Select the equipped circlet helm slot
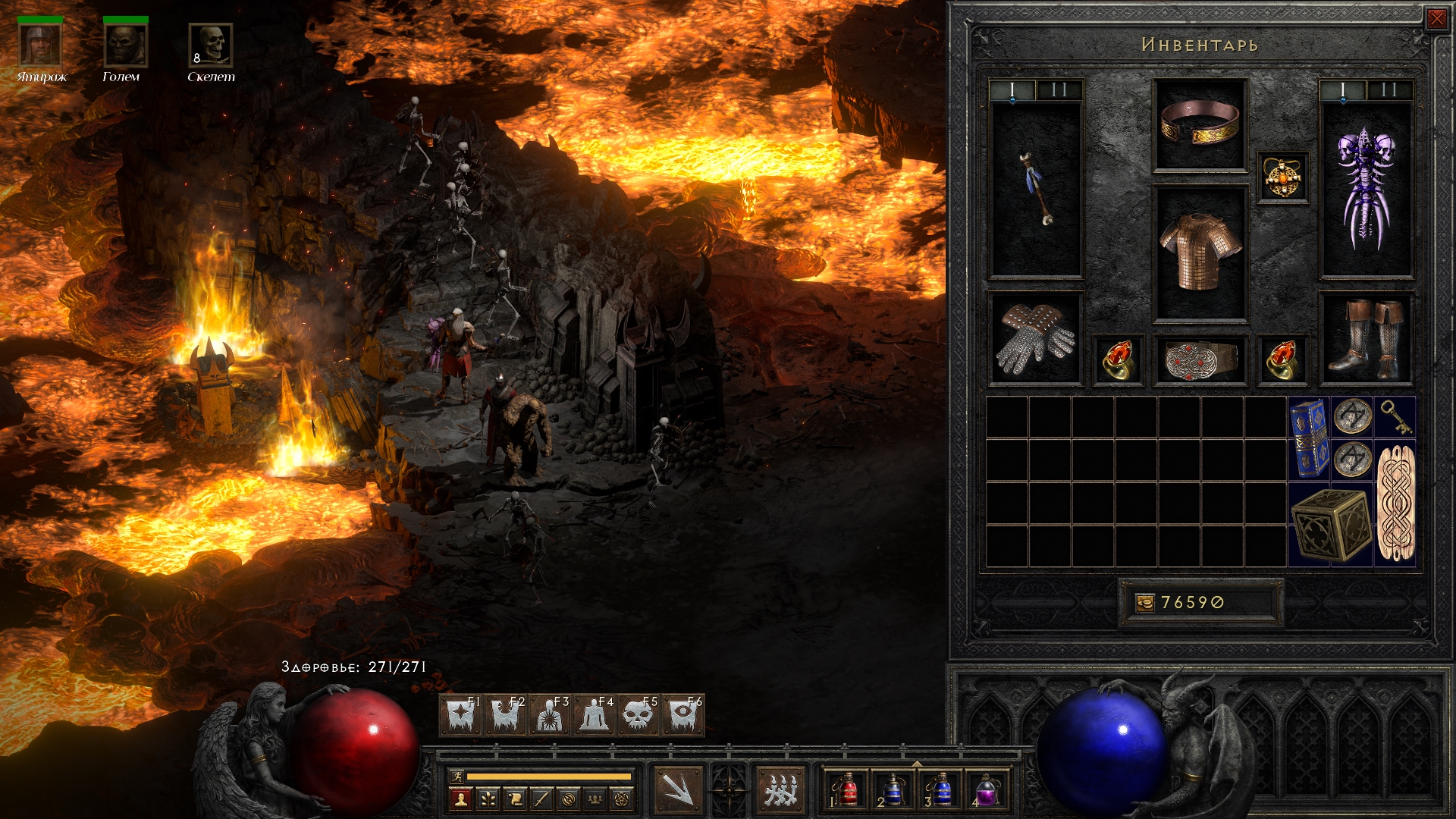 pos(1200,124)
